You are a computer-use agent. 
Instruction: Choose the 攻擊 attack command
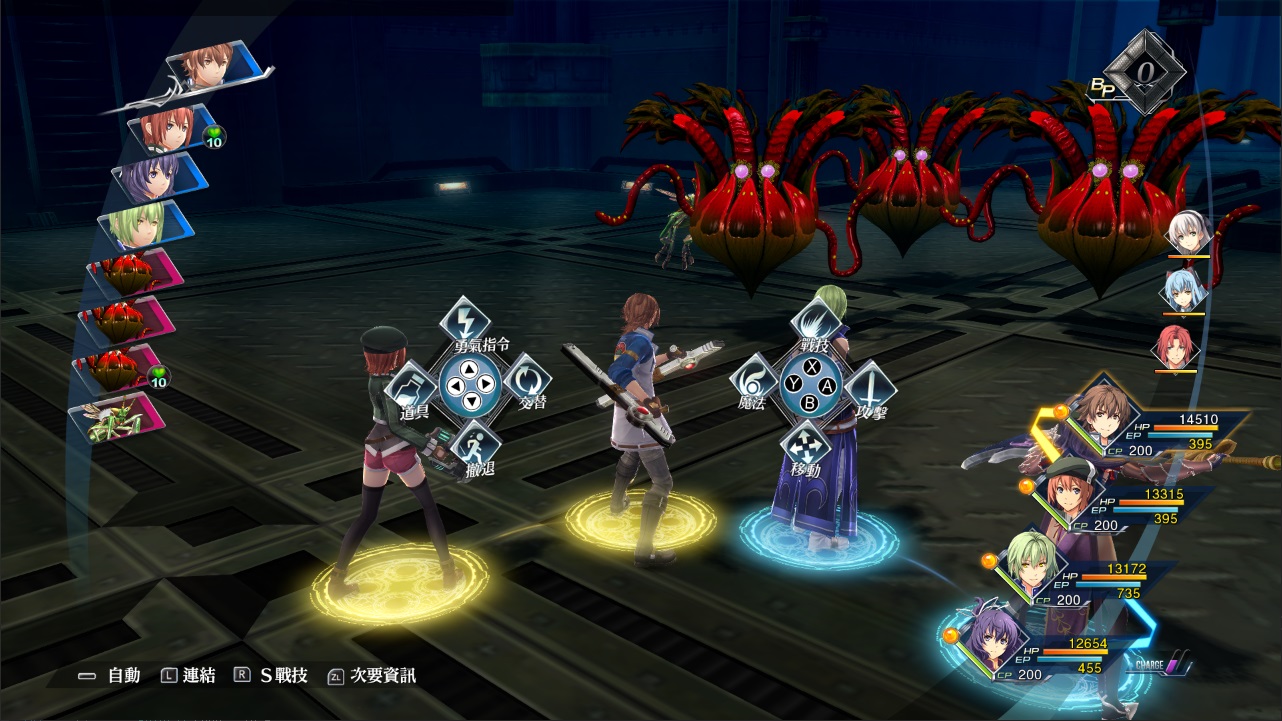[870, 386]
